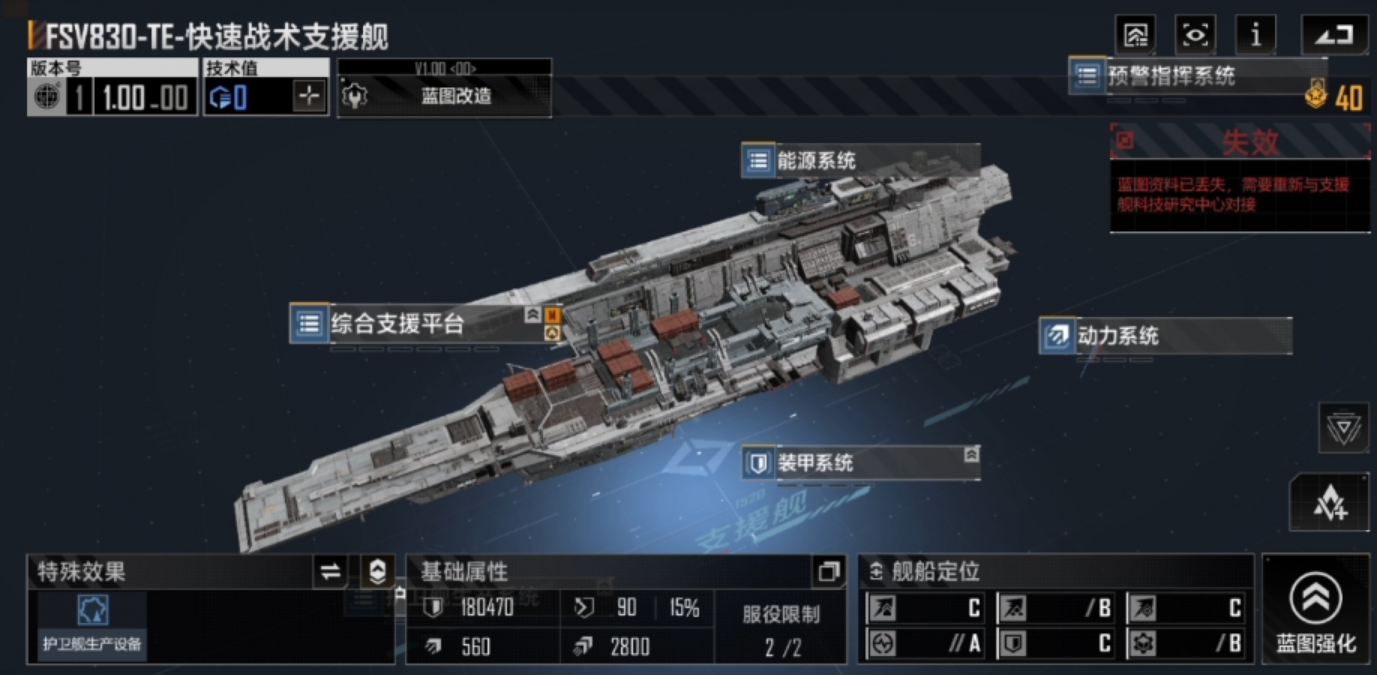1377x675 pixels.
Task: Click the tech value plus button
Action: tap(310, 96)
